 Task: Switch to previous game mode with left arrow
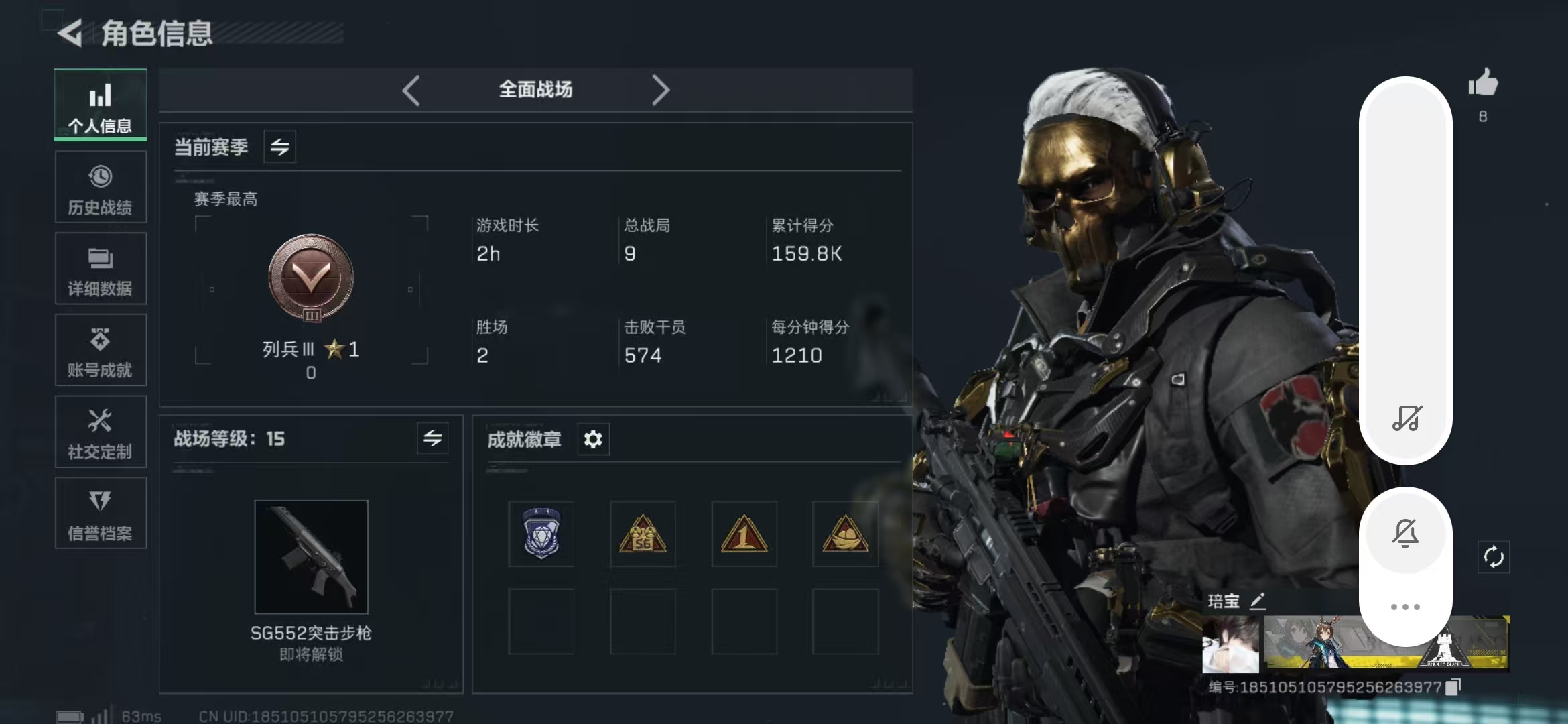(411, 90)
